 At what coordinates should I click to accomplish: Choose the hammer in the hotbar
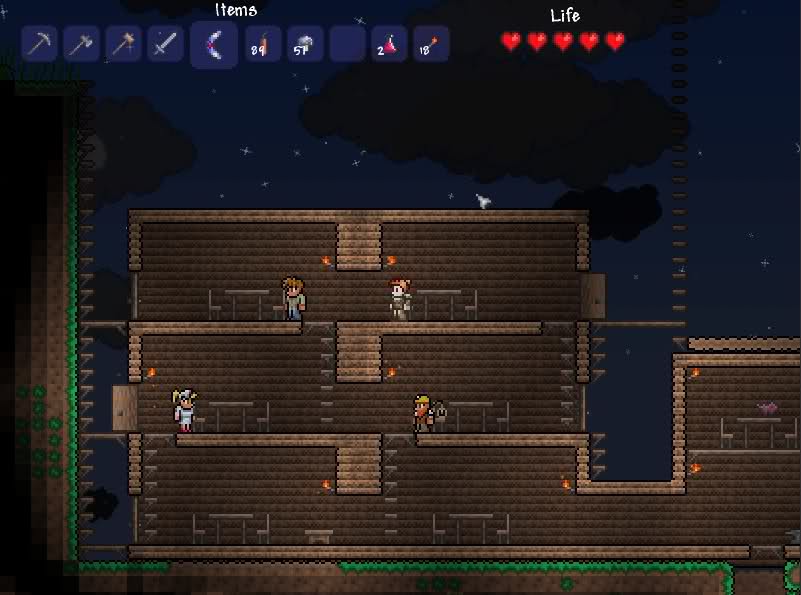[123, 44]
